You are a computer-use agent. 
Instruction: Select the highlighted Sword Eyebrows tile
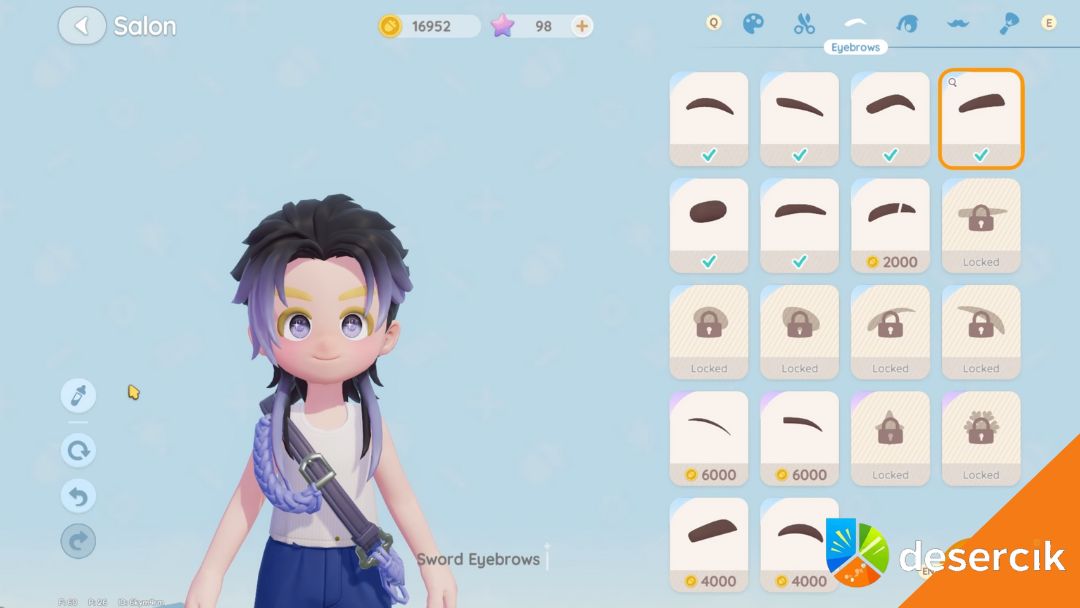click(x=981, y=118)
